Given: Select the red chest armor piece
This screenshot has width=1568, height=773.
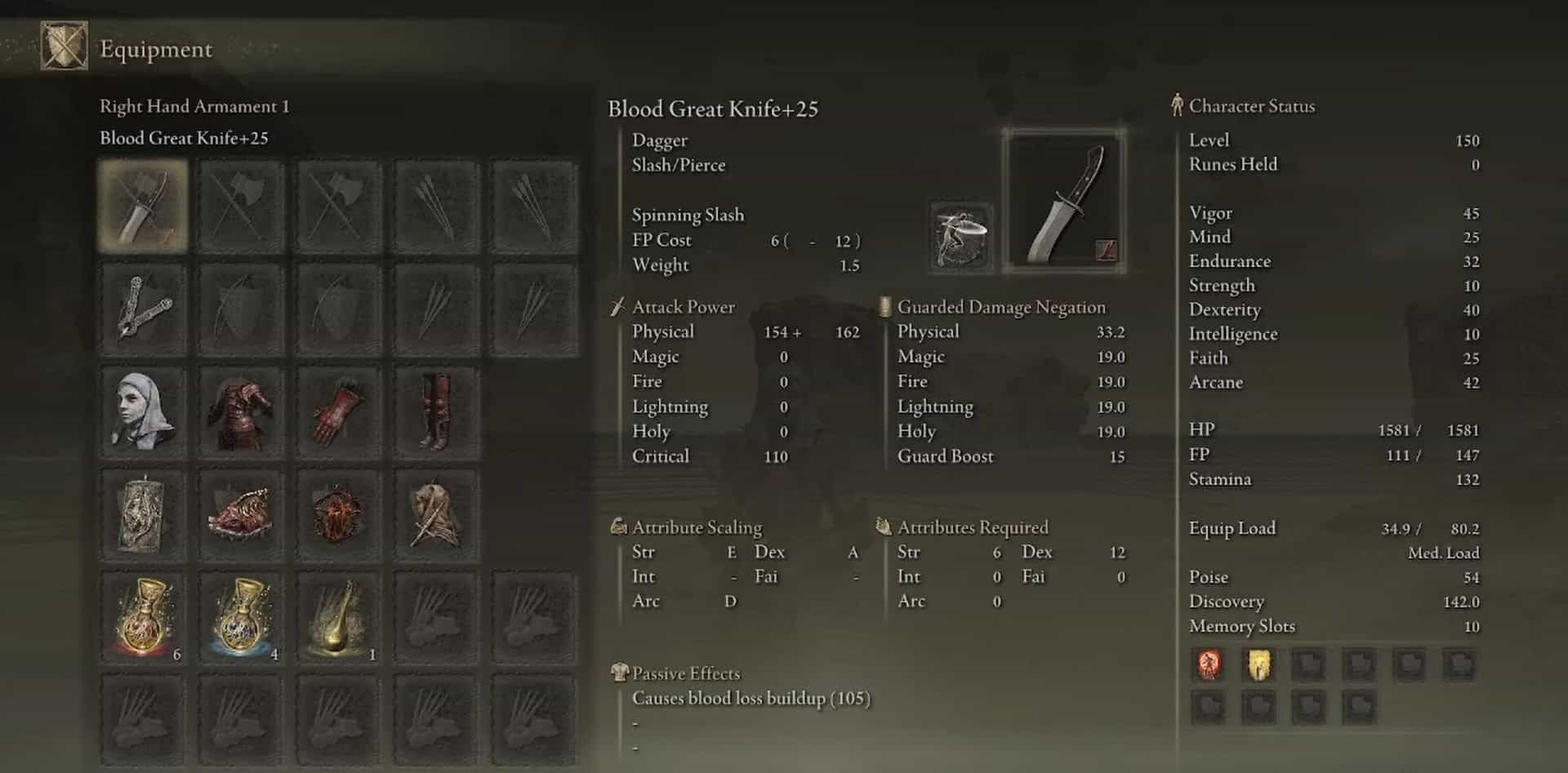Looking at the screenshot, I should (x=241, y=412).
